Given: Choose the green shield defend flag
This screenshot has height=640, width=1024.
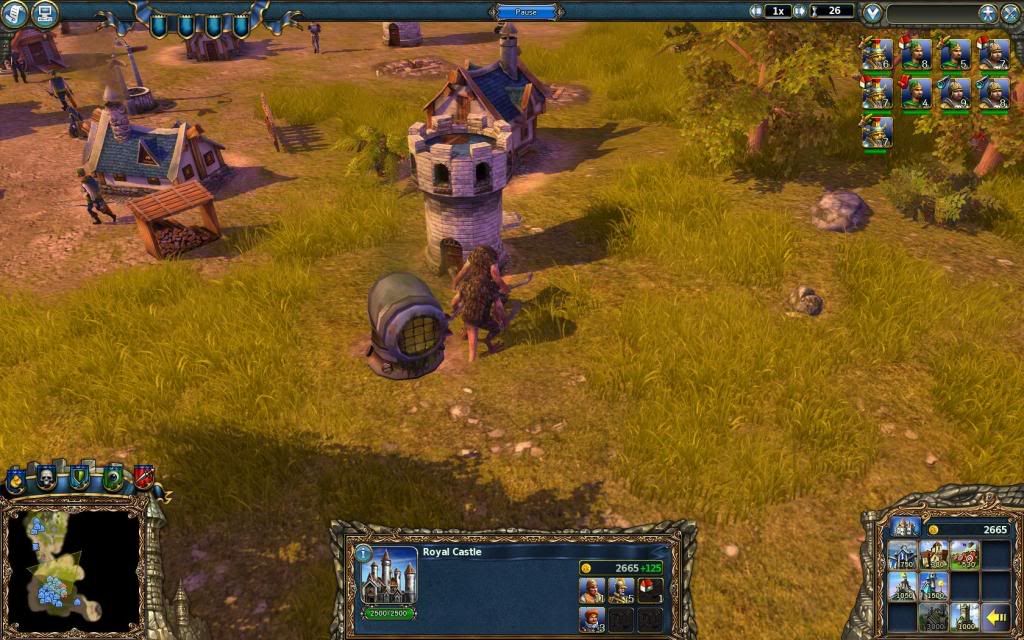Looking at the screenshot, I should coord(81,479).
